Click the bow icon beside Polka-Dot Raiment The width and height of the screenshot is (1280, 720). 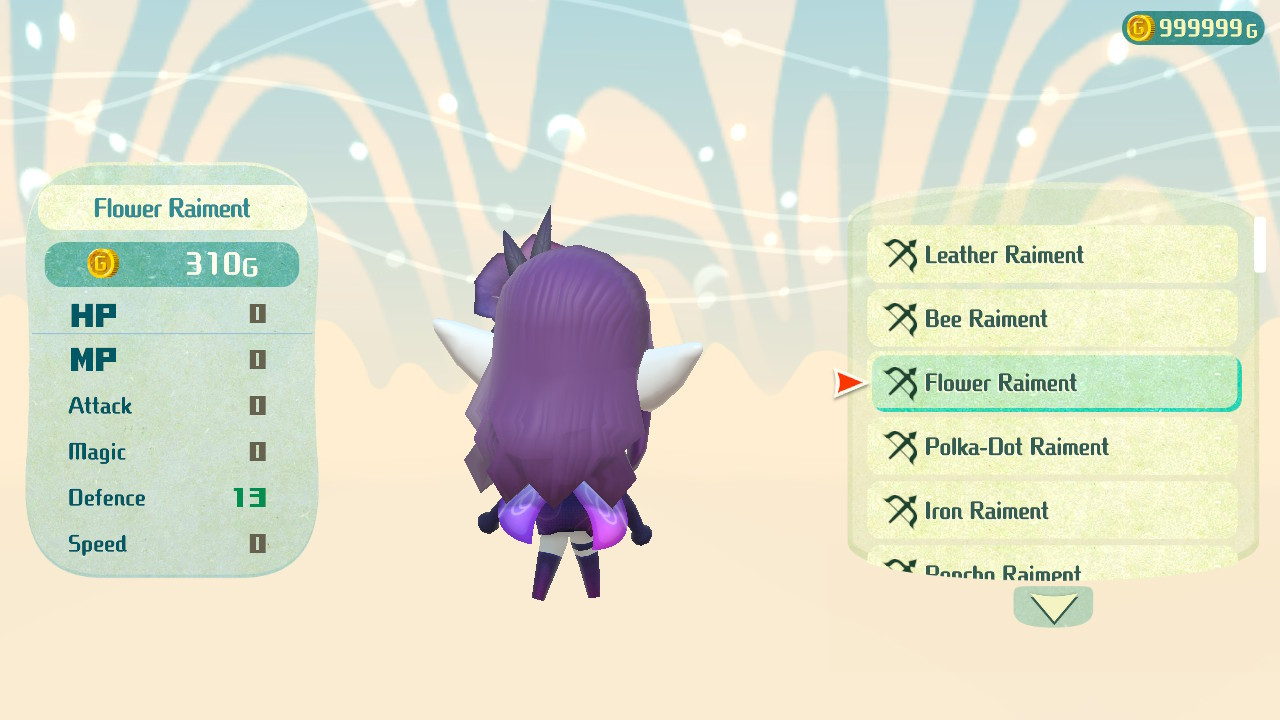[901, 447]
